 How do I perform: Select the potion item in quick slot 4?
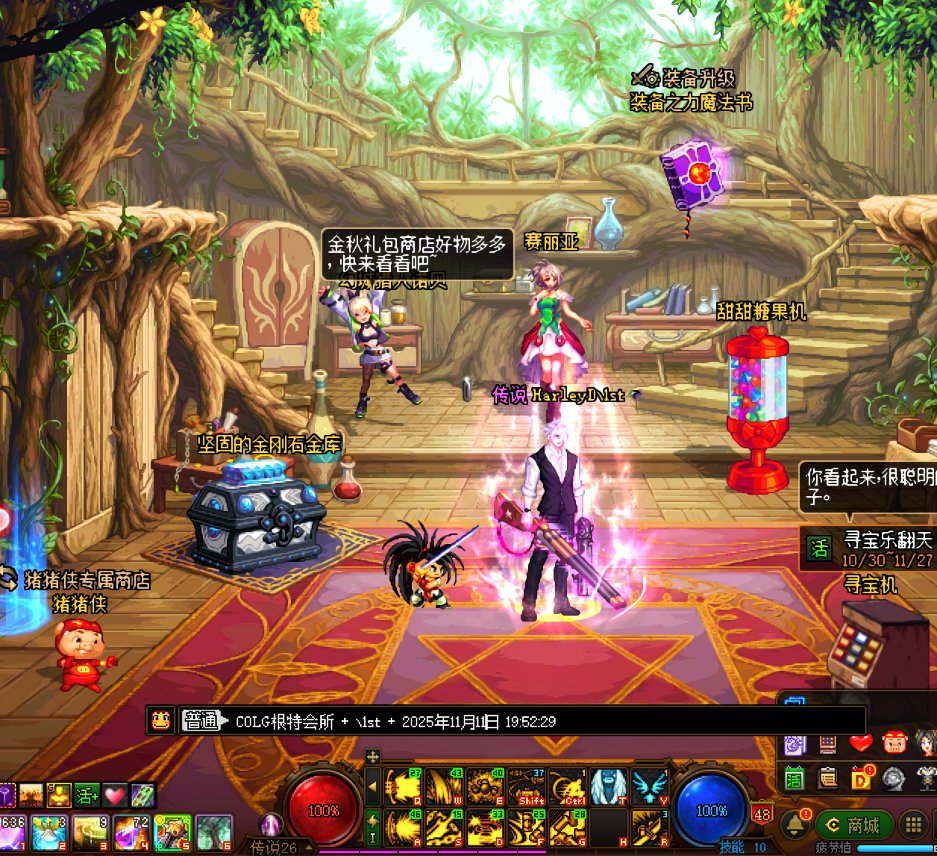tap(131, 832)
